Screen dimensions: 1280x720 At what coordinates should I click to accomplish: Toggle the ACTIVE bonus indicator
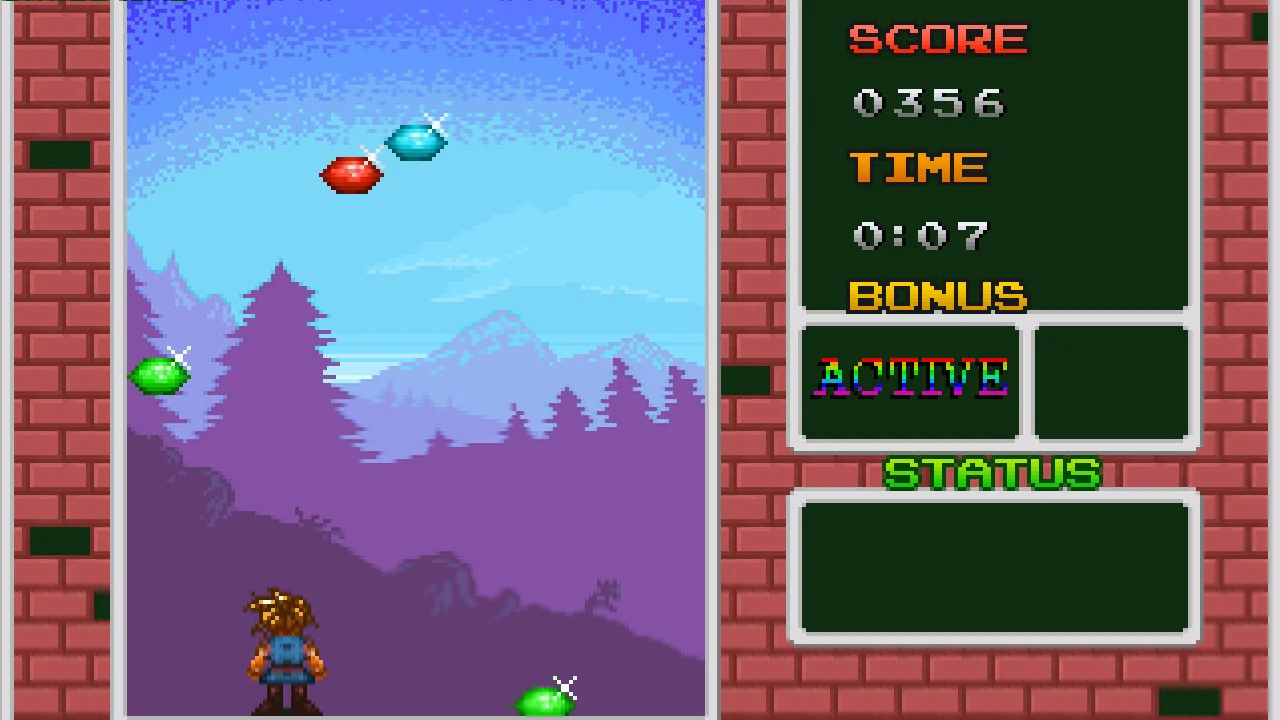910,380
